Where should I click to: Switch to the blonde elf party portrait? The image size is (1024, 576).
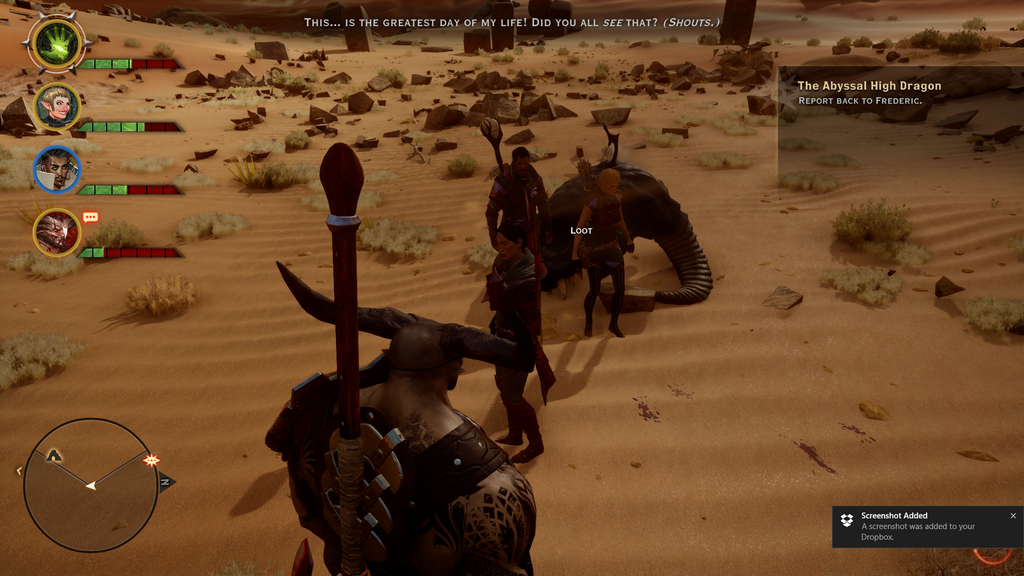[57, 107]
